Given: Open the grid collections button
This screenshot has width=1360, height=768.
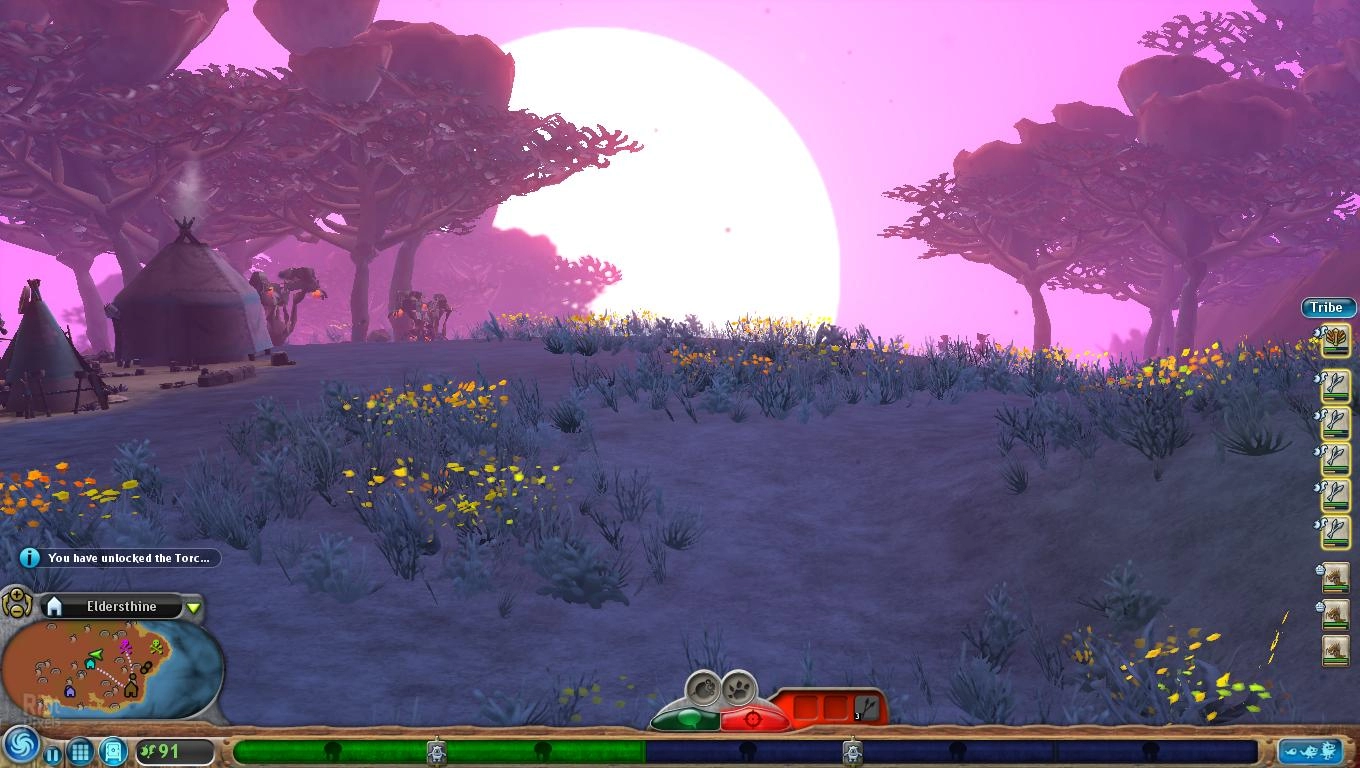Looking at the screenshot, I should pos(81,751).
